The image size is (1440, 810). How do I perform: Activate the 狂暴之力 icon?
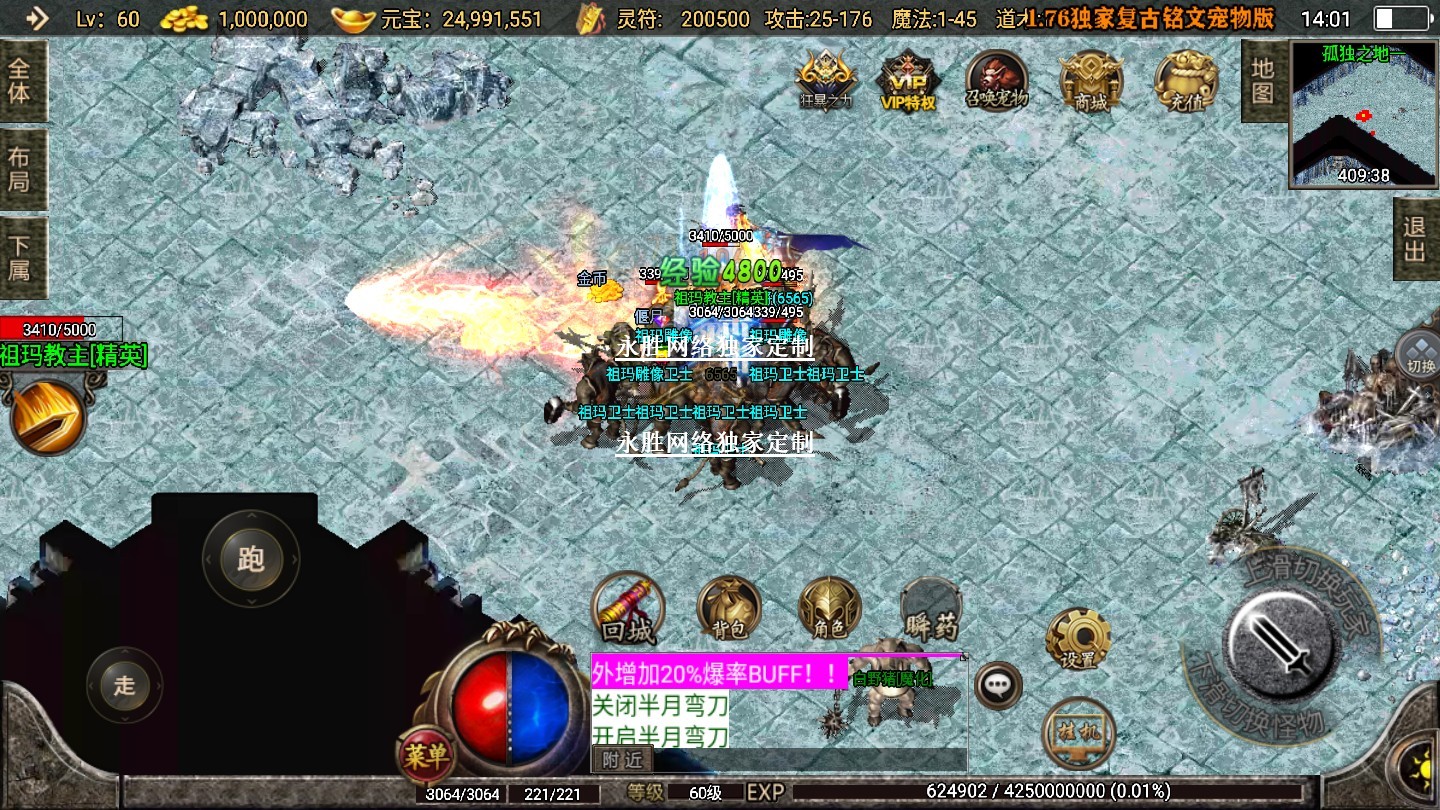click(826, 80)
